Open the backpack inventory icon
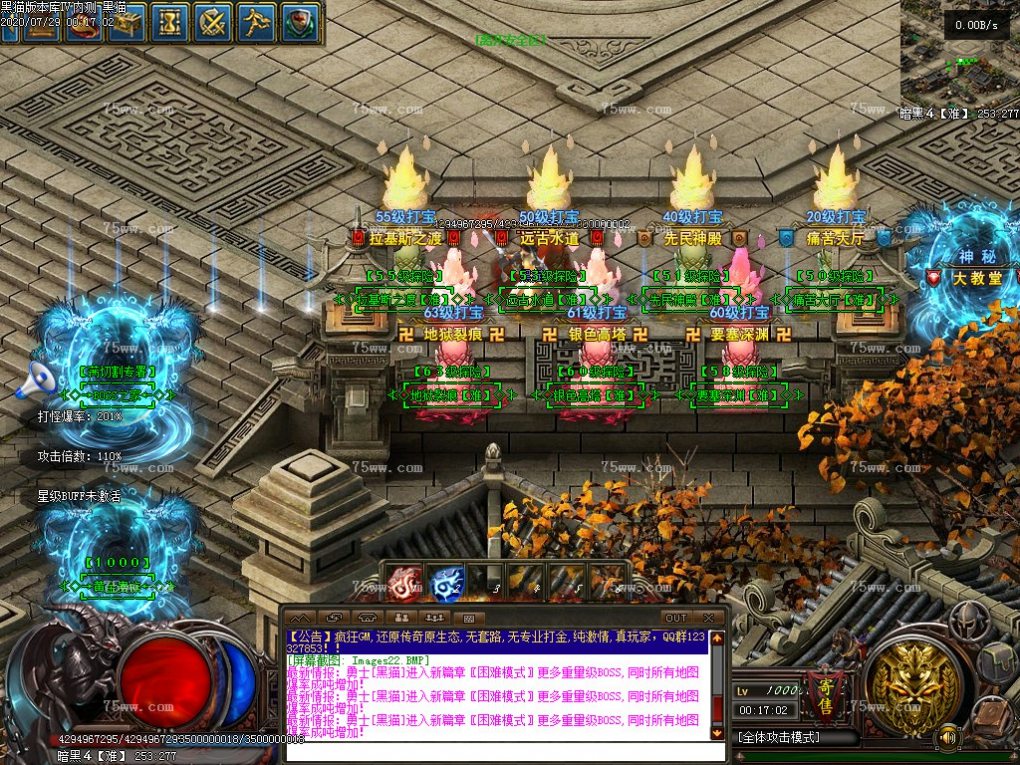 pyautogui.click(x=996, y=662)
